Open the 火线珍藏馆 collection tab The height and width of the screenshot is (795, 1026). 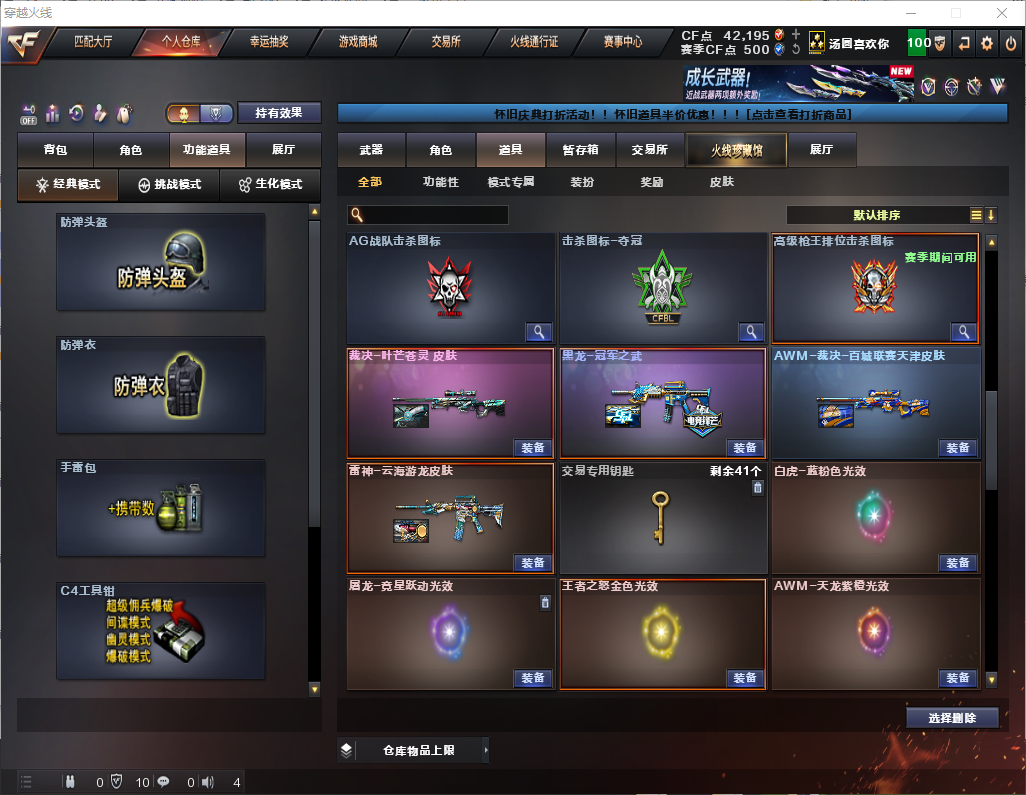[736, 150]
